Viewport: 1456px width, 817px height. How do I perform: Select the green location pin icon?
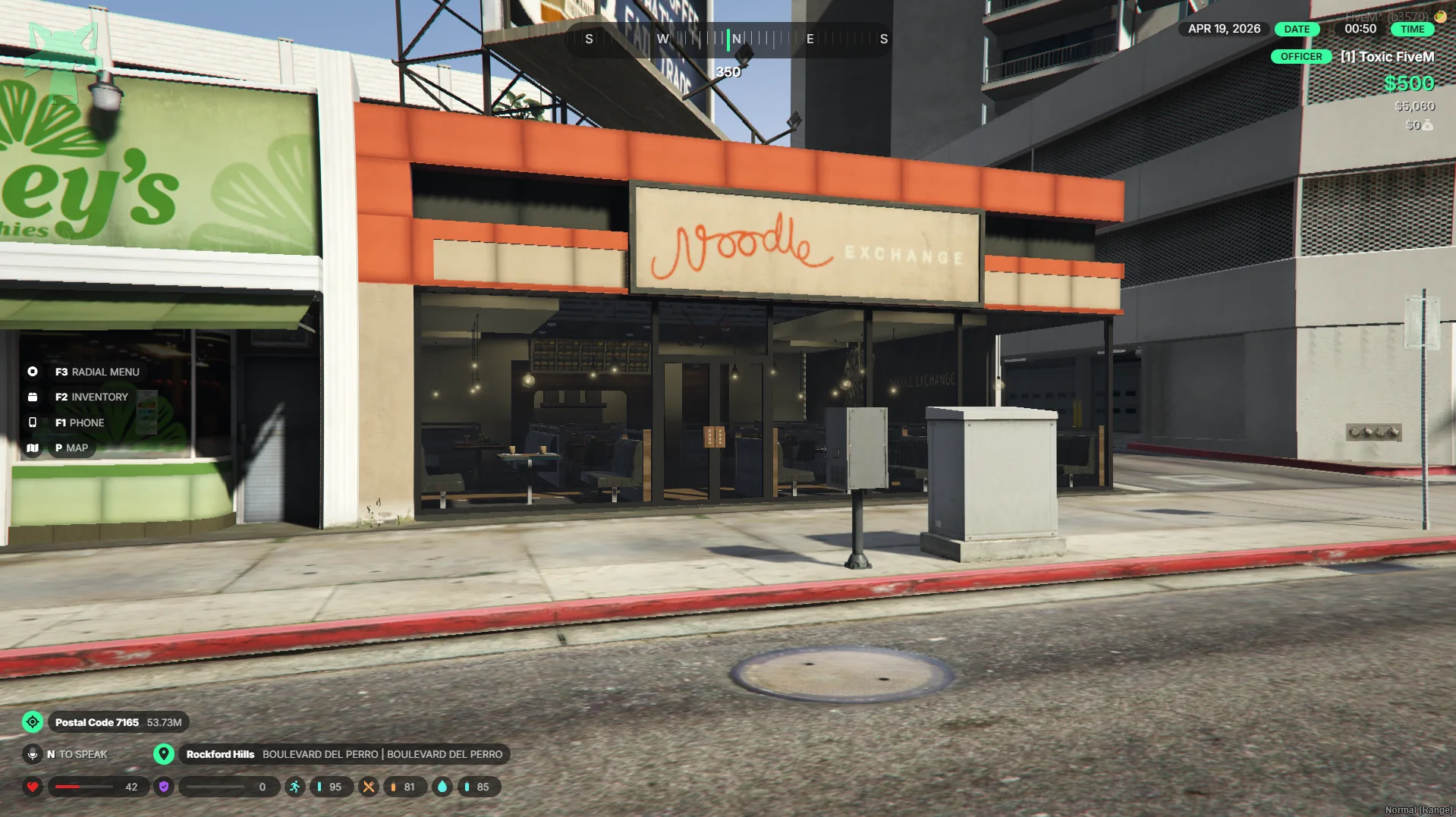coord(164,754)
